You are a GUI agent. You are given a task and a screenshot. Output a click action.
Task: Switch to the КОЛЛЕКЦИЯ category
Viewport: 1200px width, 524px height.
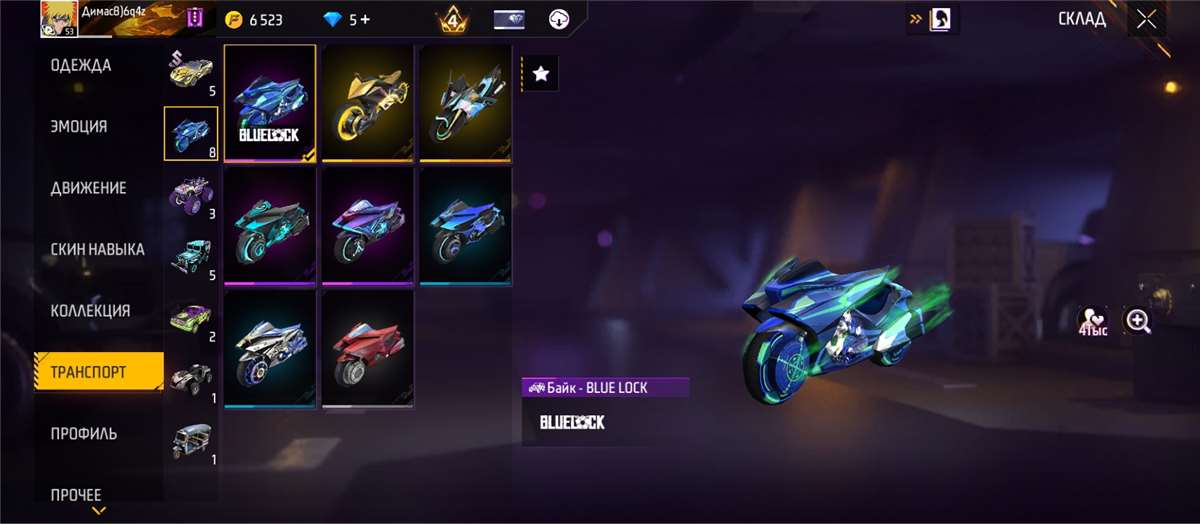point(91,311)
